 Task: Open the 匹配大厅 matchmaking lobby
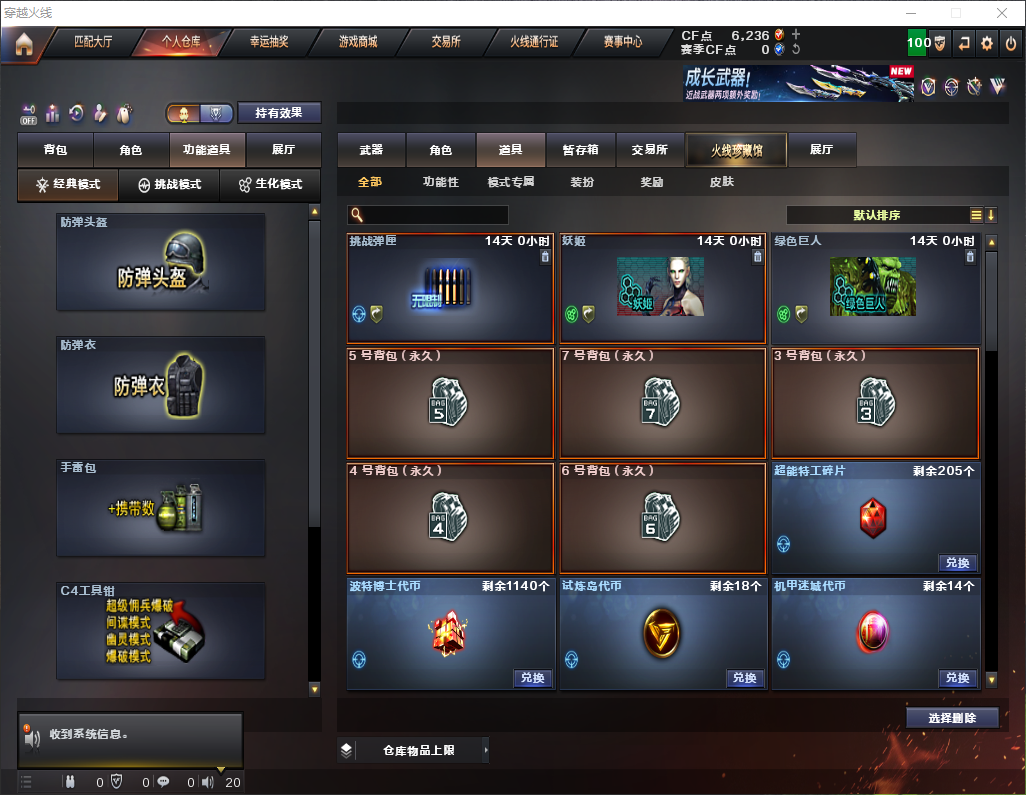point(94,43)
